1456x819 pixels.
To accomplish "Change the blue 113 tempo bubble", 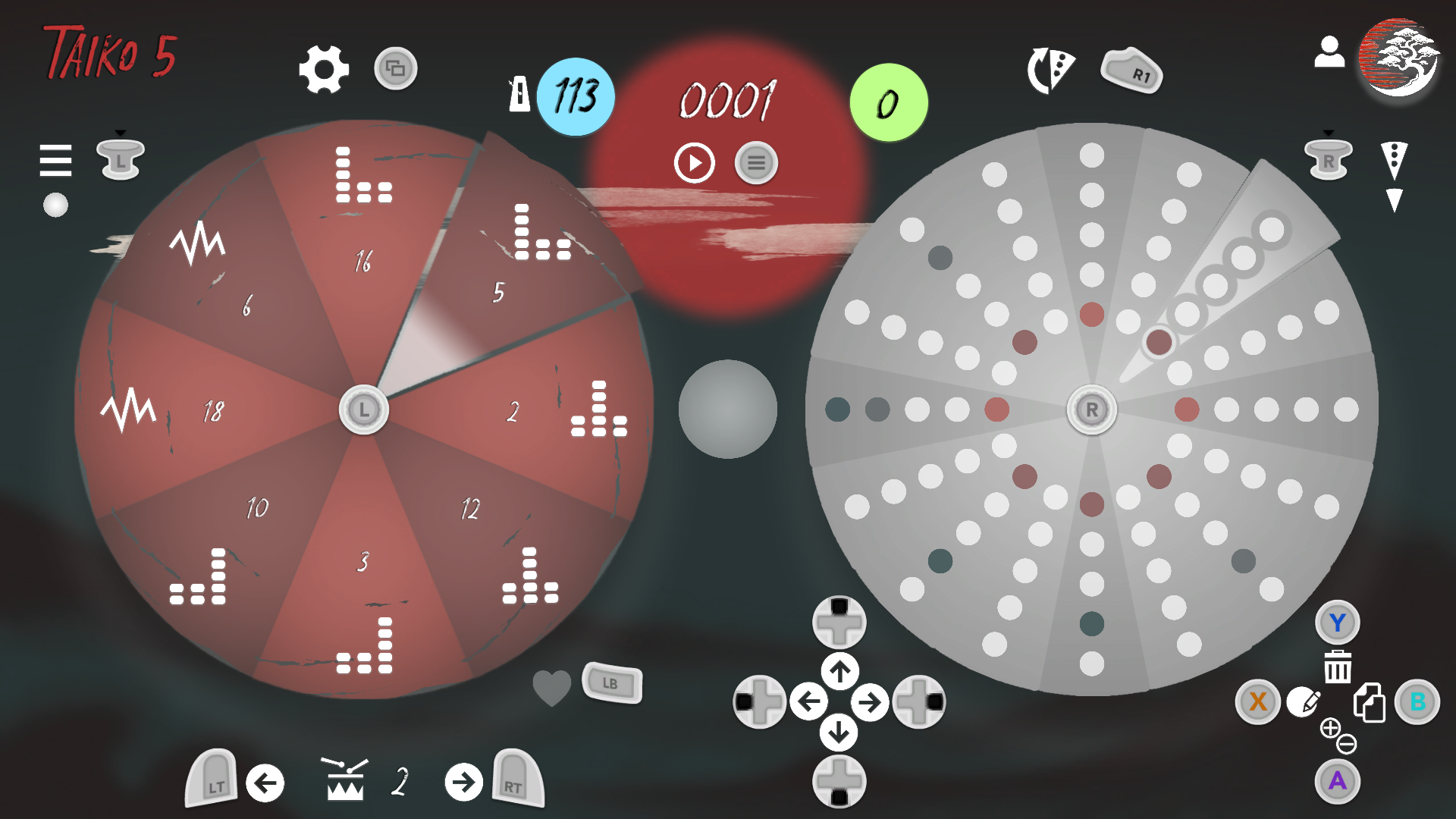I will point(576,96).
